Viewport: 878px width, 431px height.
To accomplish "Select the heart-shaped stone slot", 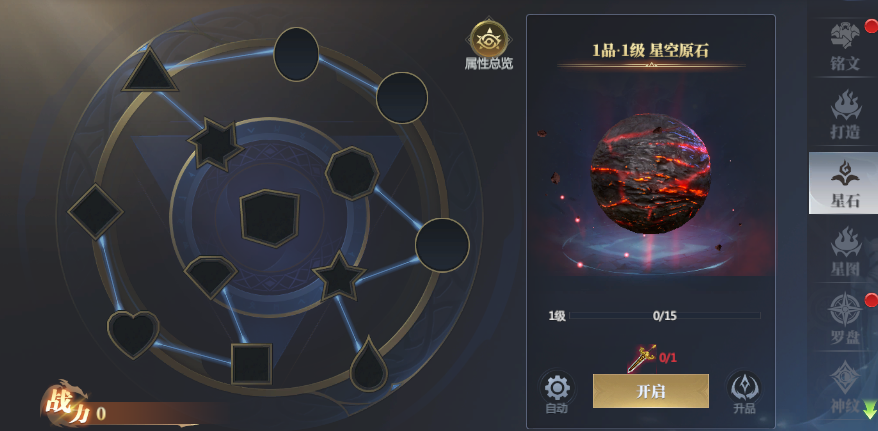I will [x=133, y=333].
